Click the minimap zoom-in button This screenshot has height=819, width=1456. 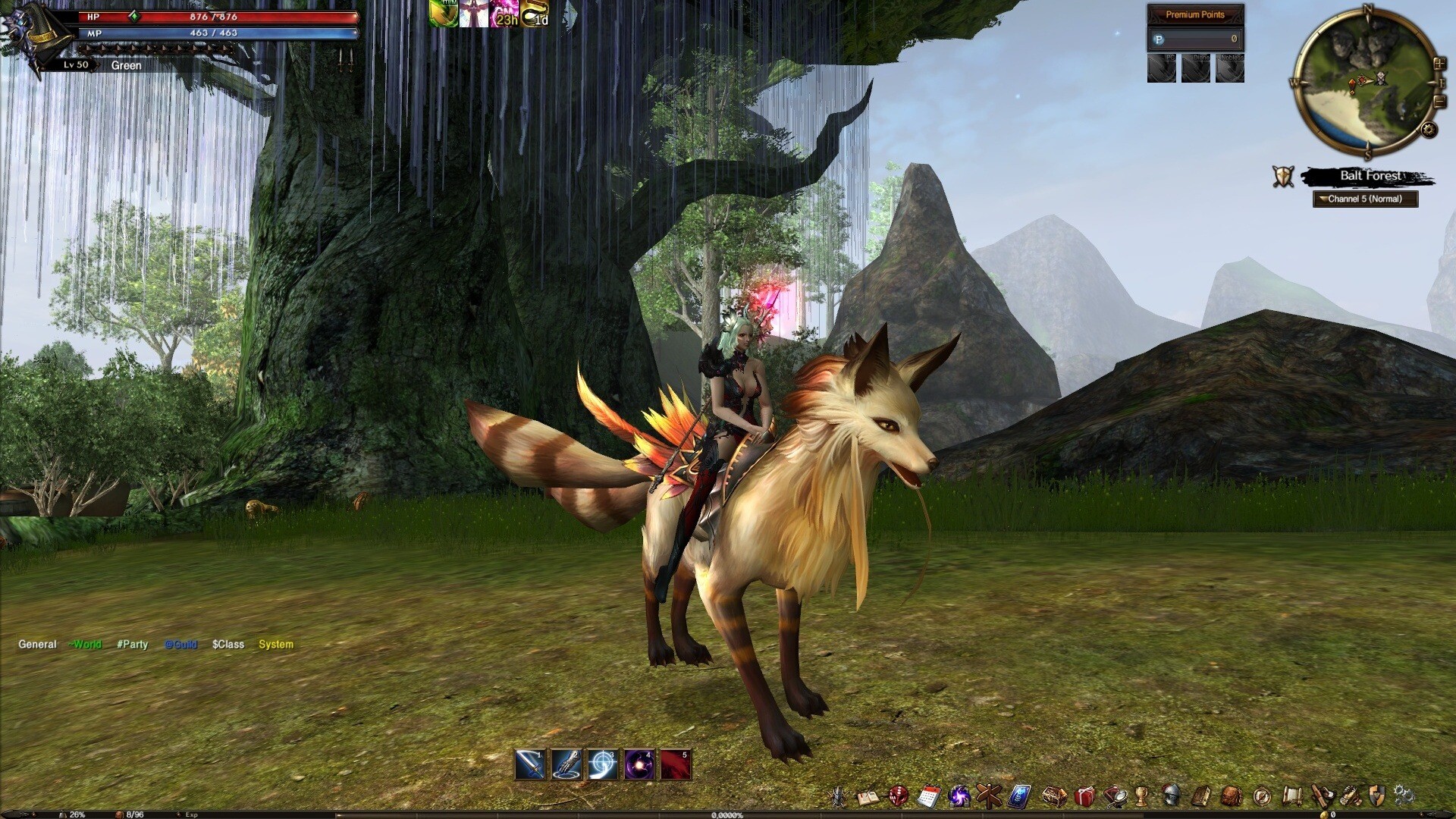click(x=1439, y=64)
